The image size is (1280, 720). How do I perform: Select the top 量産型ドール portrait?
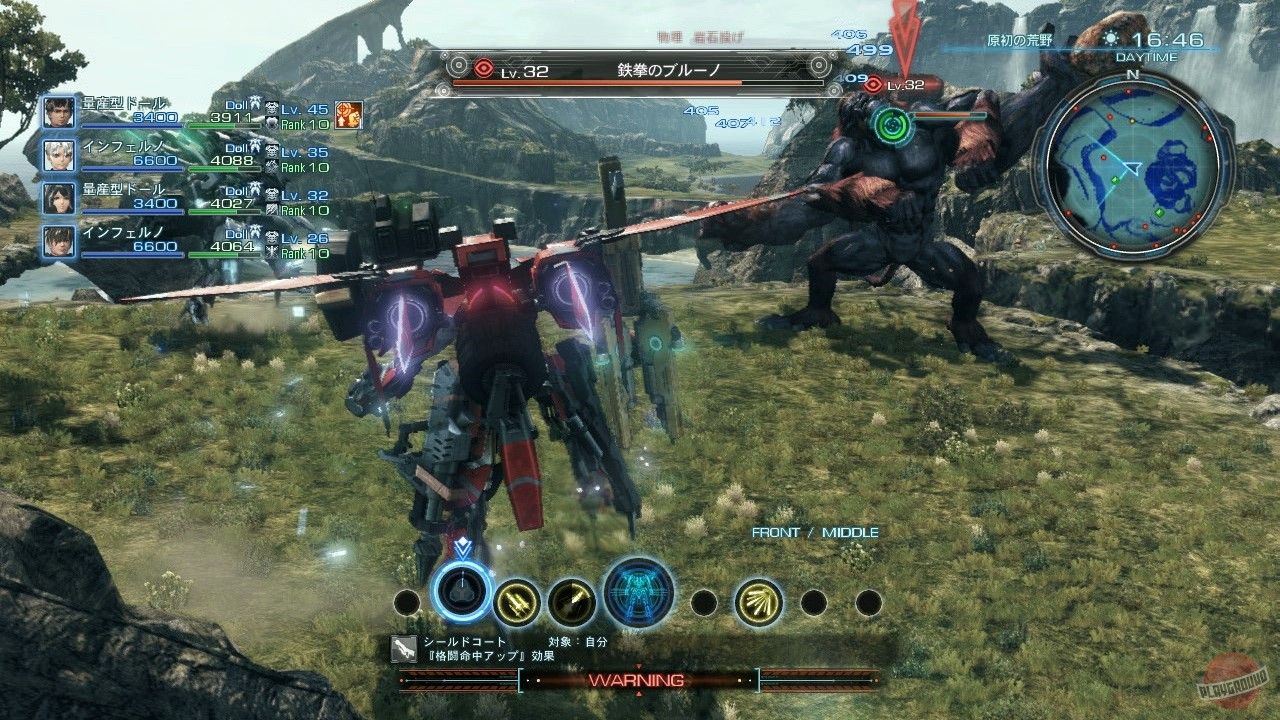coord(57,112)
